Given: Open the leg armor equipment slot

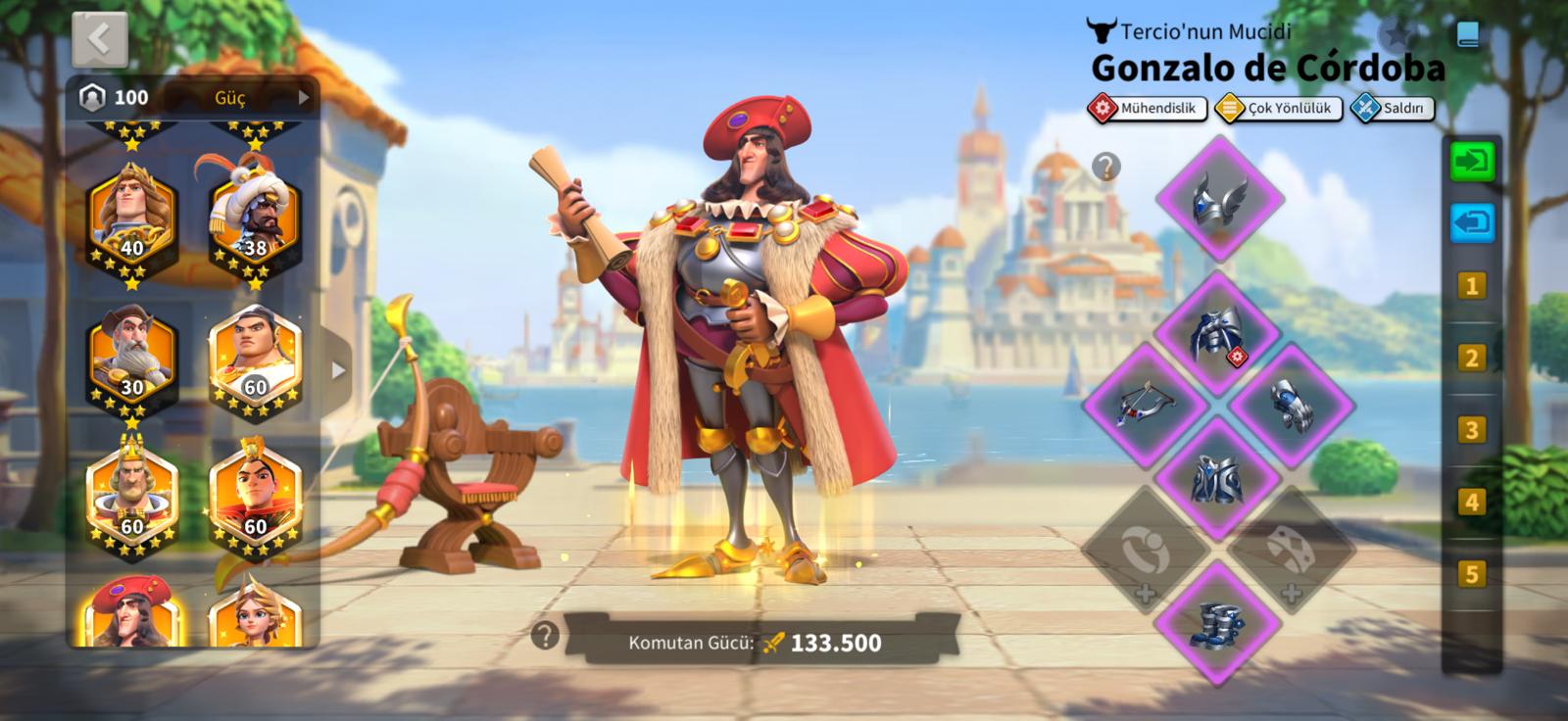Looking at the screenshot, I should click(1217, 478).
